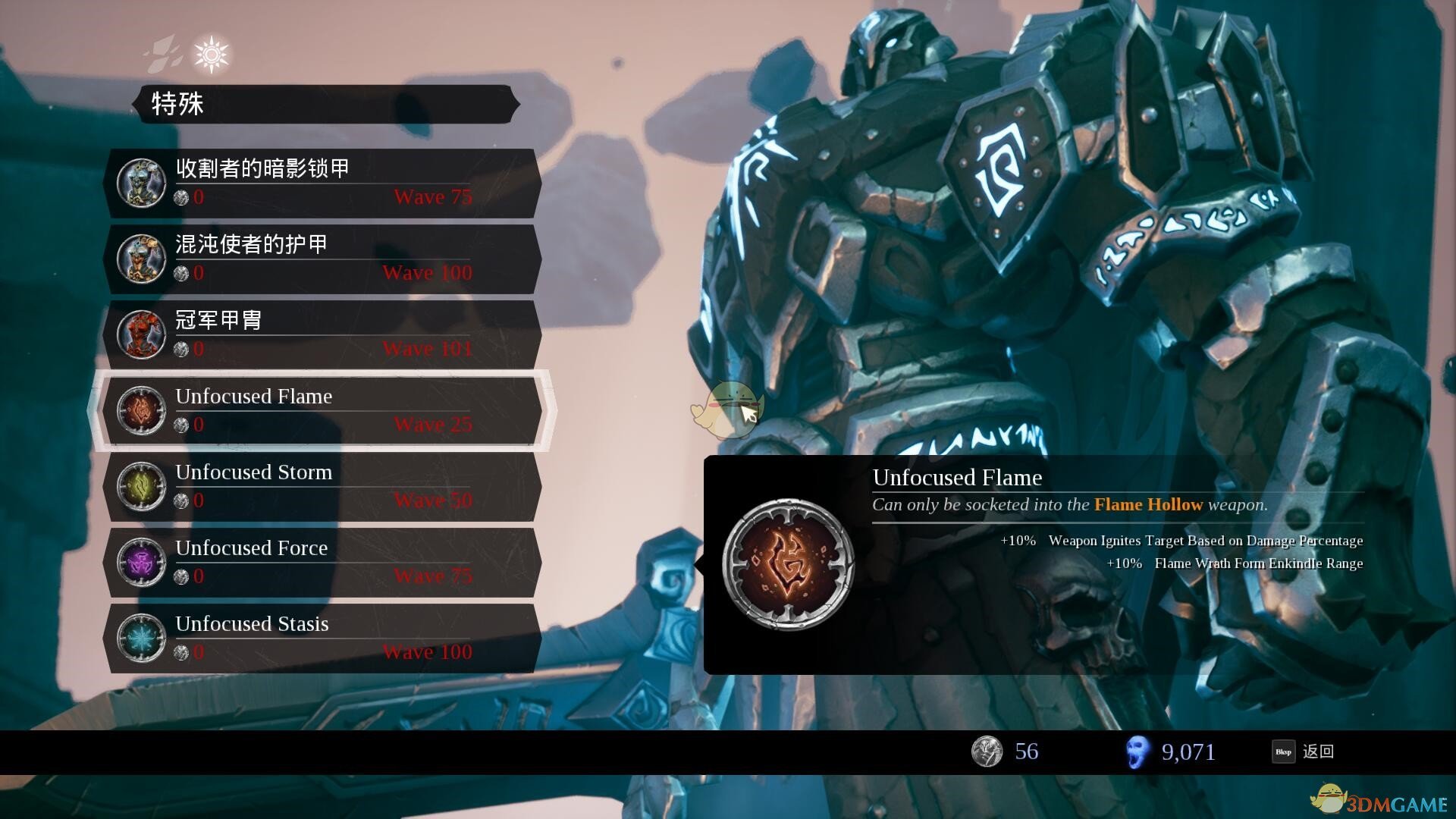Select the 冠军甲胄 armor entry
Viewport: 1456px width, 819px height.
322,334
